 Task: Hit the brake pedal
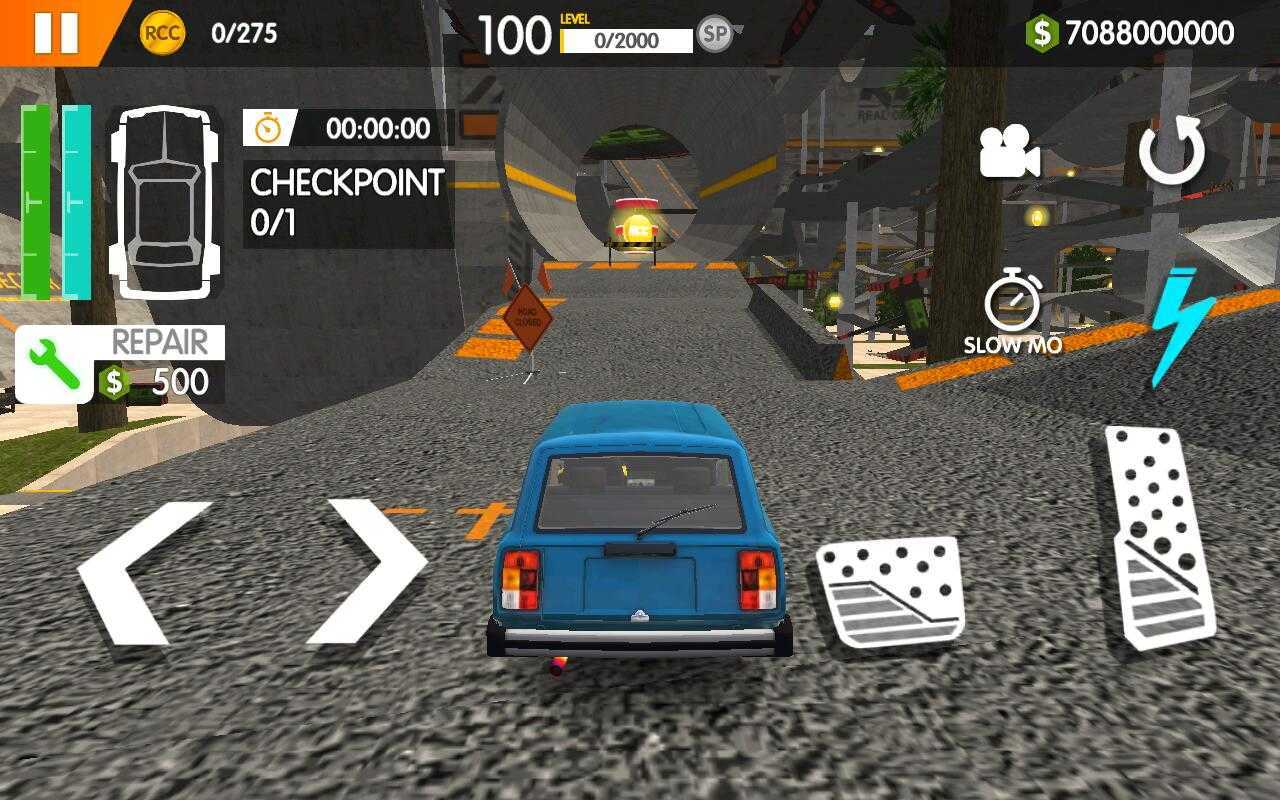pyautogui.click(x=889, y=590)
